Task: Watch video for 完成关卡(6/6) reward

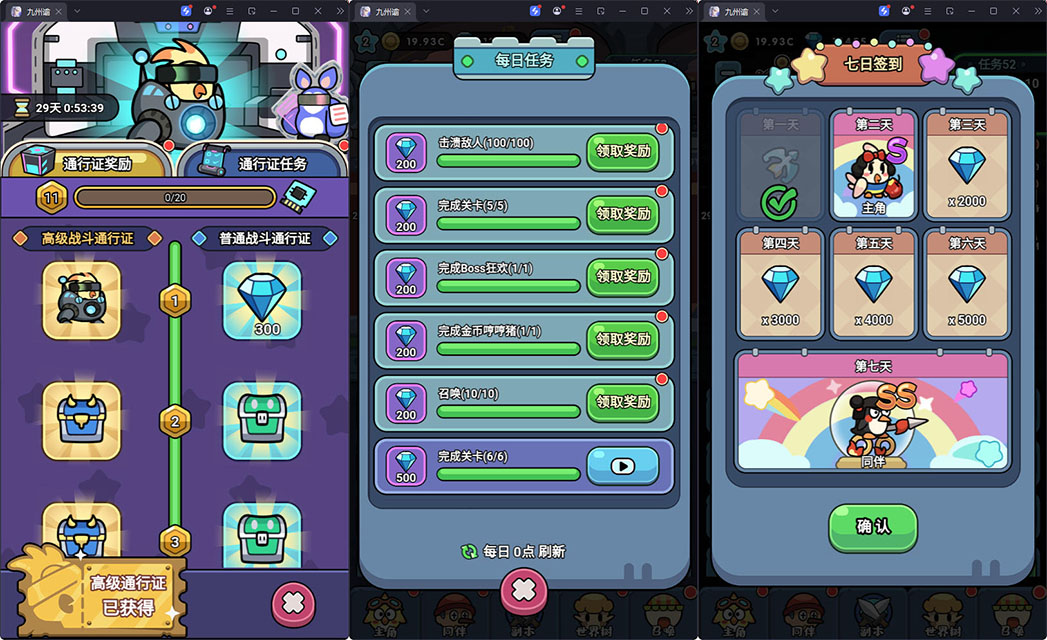Action: [x=622, y=465]
